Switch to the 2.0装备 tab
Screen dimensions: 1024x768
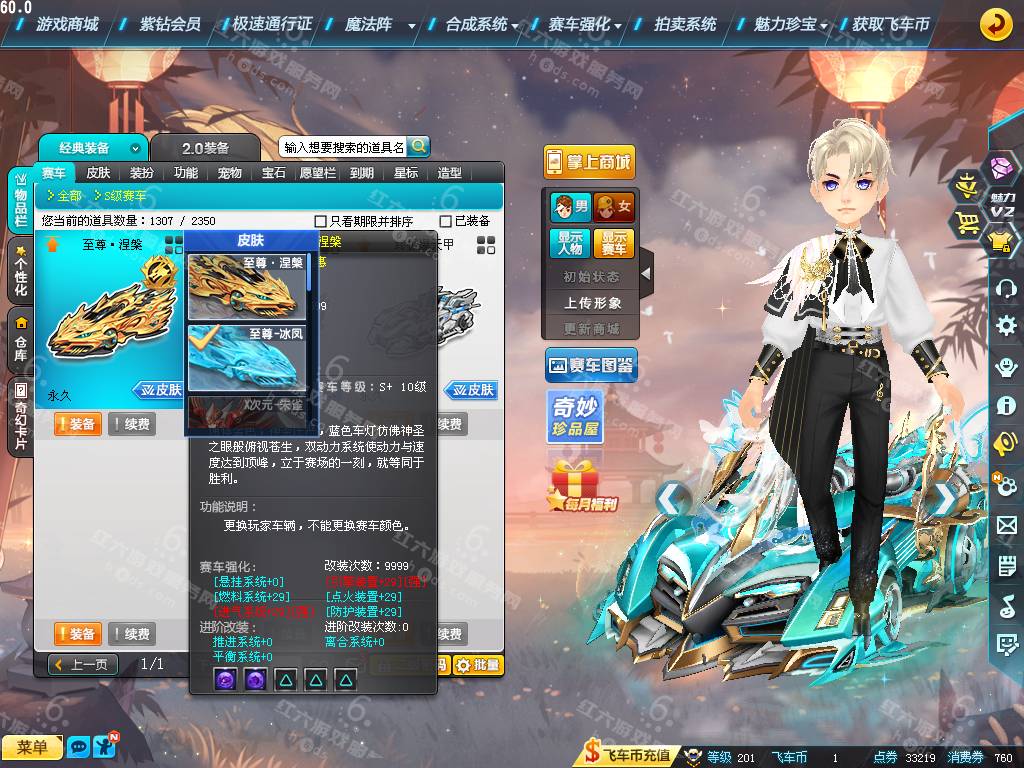[205, 148]
